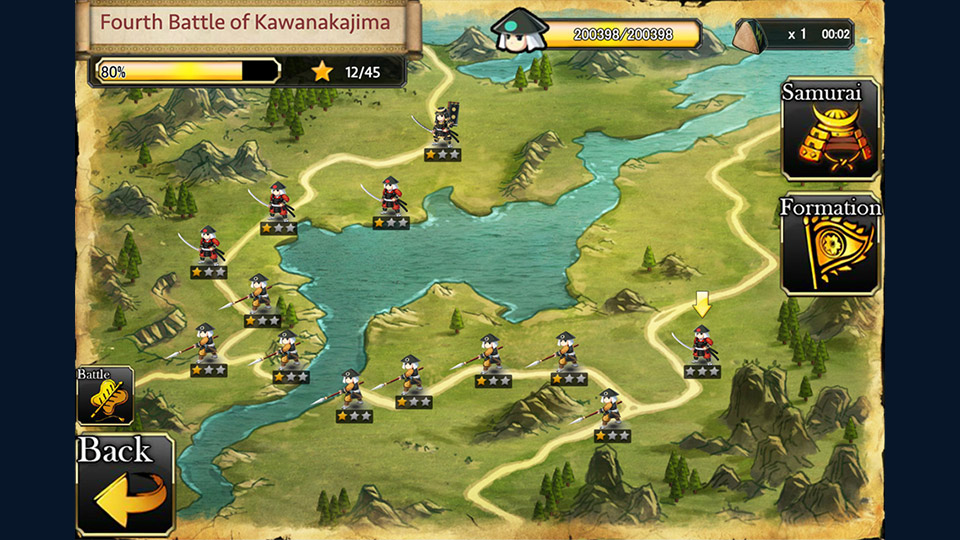960x540 pixels.
Task: Choose the boss stage with the black banner
Action: (x=443, y=132)
